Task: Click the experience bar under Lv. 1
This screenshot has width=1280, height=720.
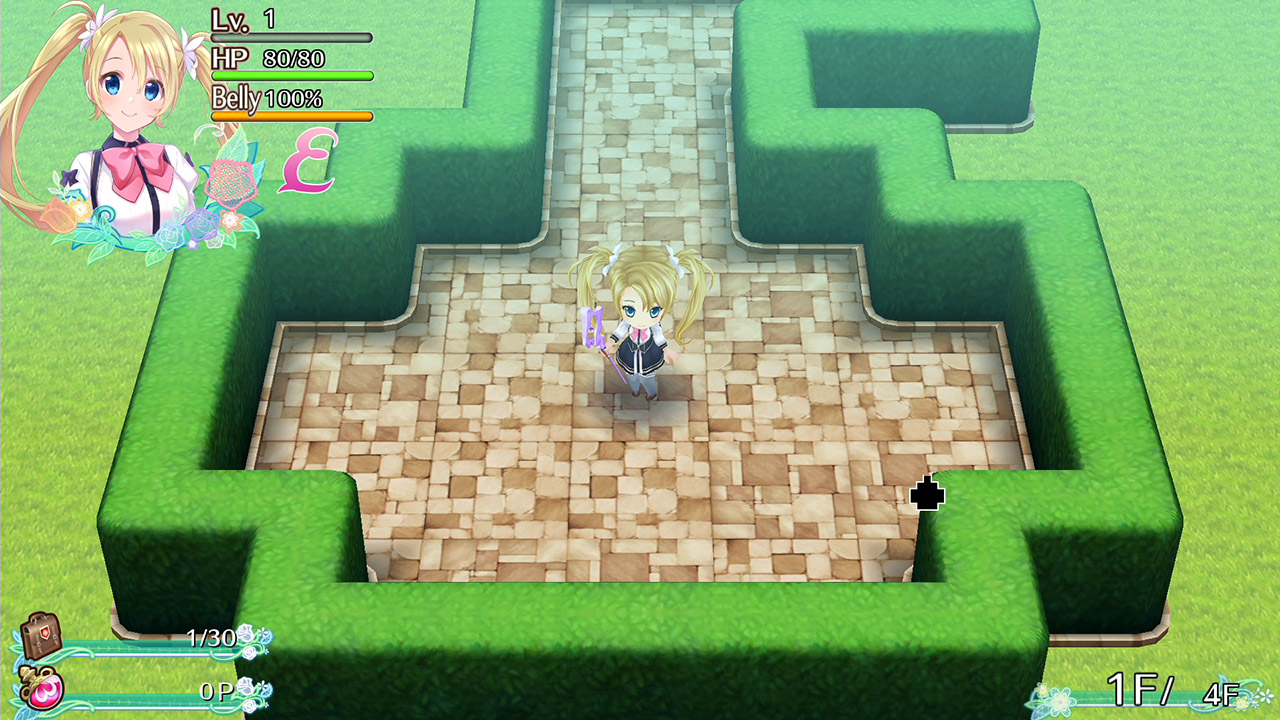Action: (290, 35)
